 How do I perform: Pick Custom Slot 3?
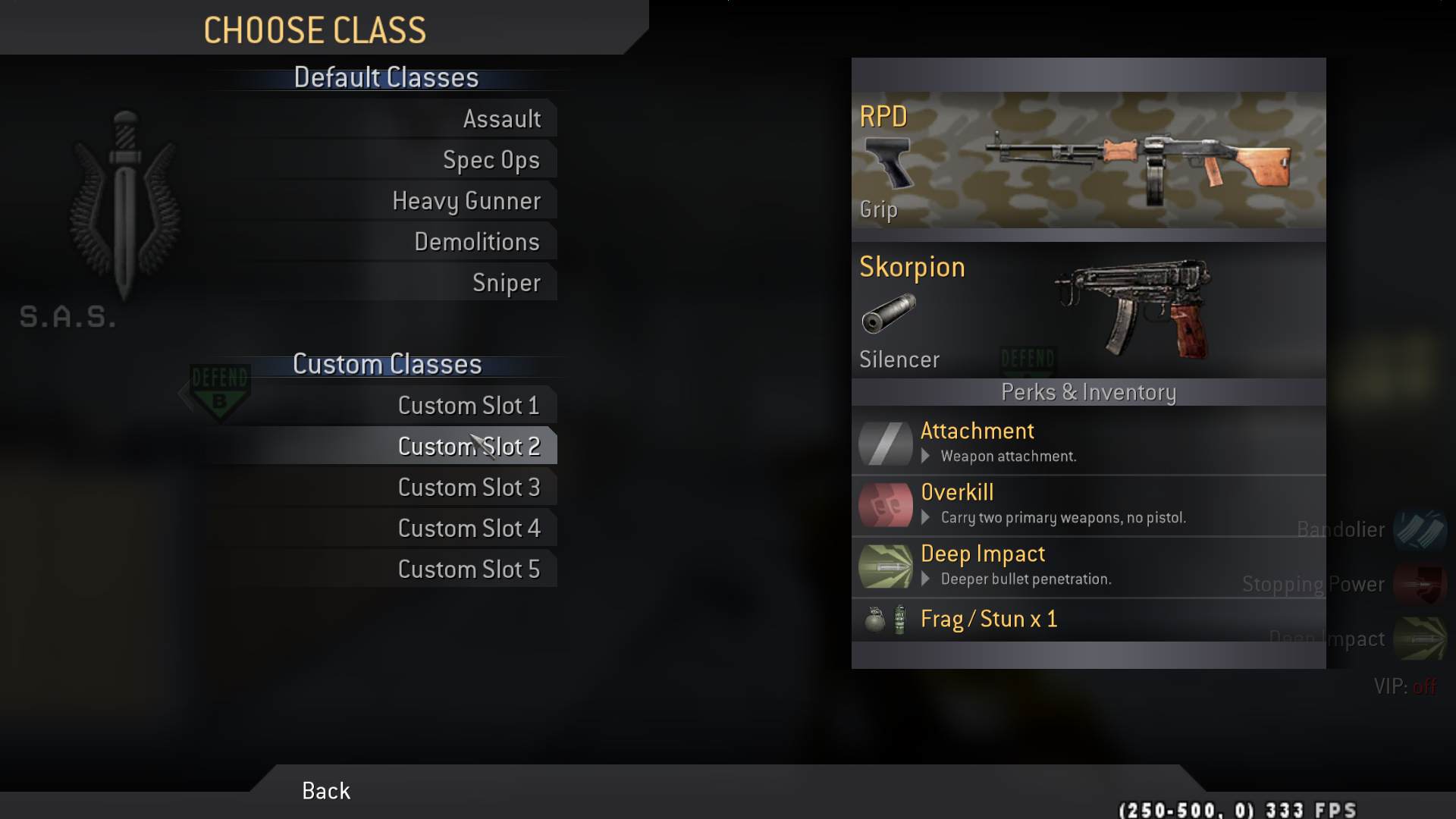tap(468, 488)
